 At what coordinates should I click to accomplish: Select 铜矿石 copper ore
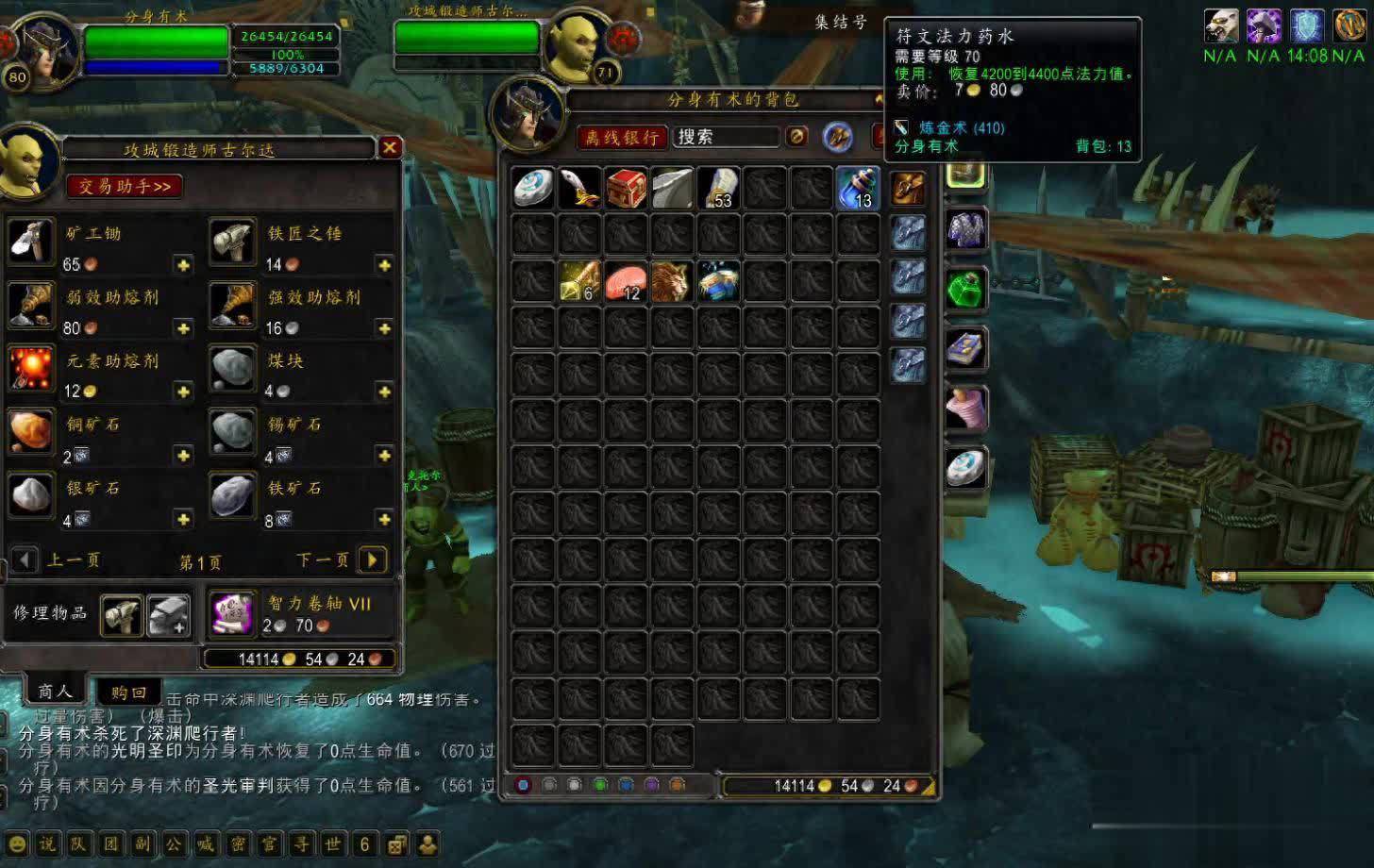(31, 432)
